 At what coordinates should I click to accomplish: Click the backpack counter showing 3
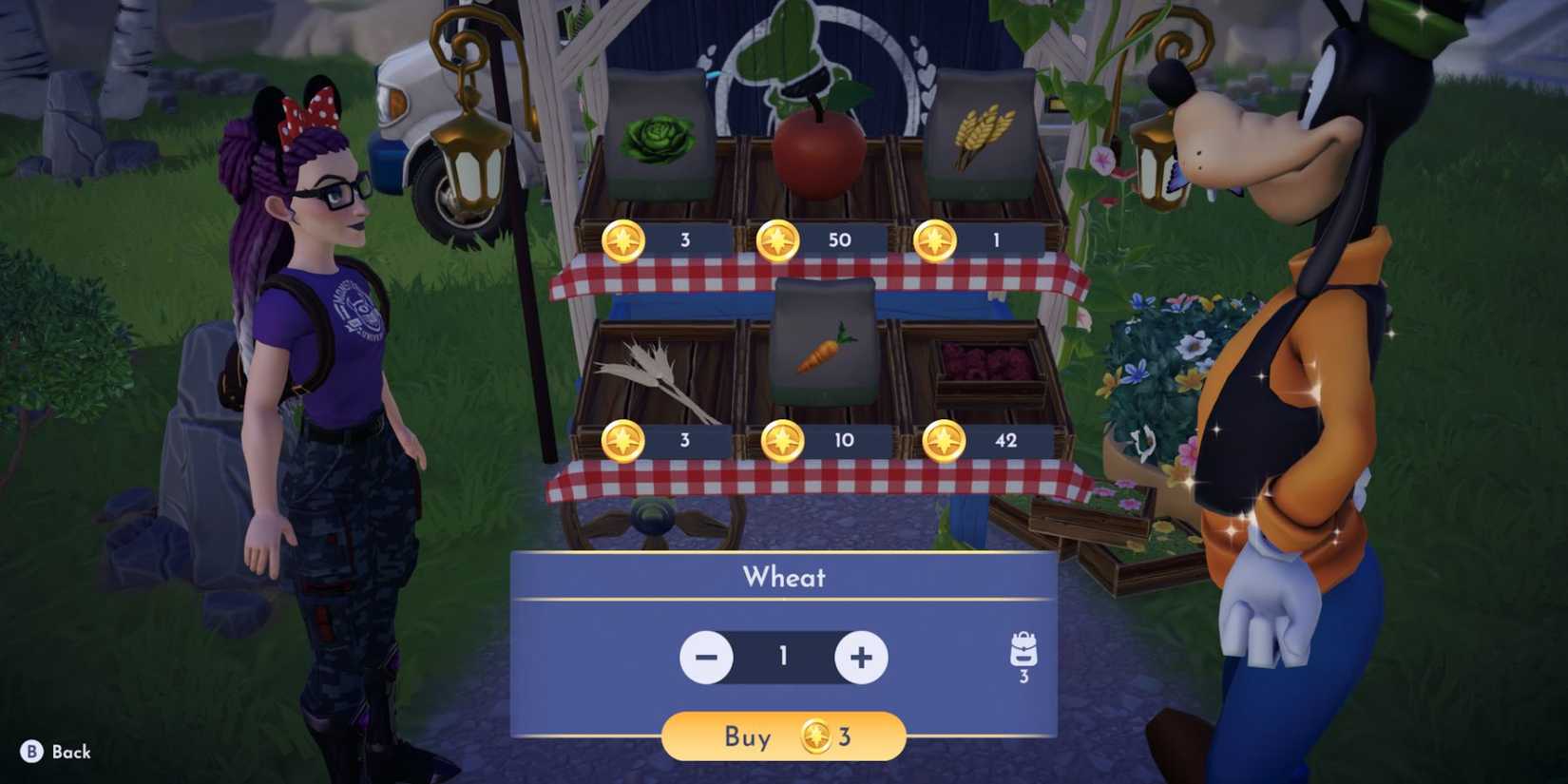tap(1023, 677)
